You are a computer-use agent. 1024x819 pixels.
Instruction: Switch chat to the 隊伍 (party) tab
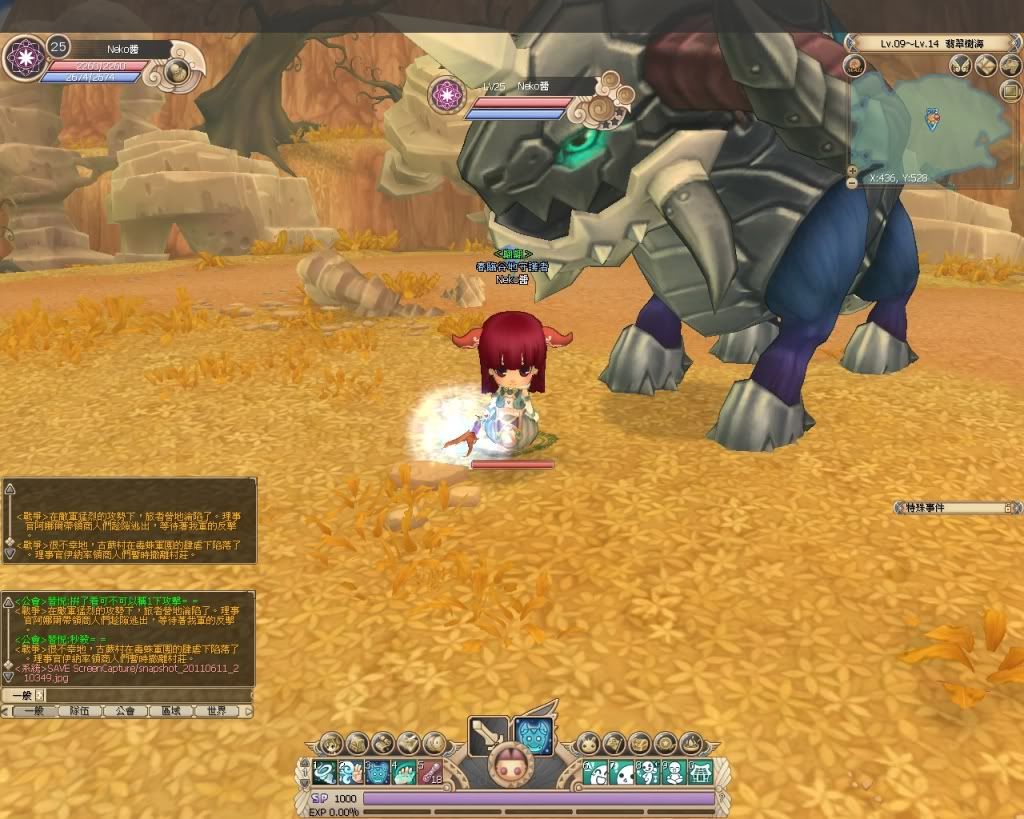[79, 711]
